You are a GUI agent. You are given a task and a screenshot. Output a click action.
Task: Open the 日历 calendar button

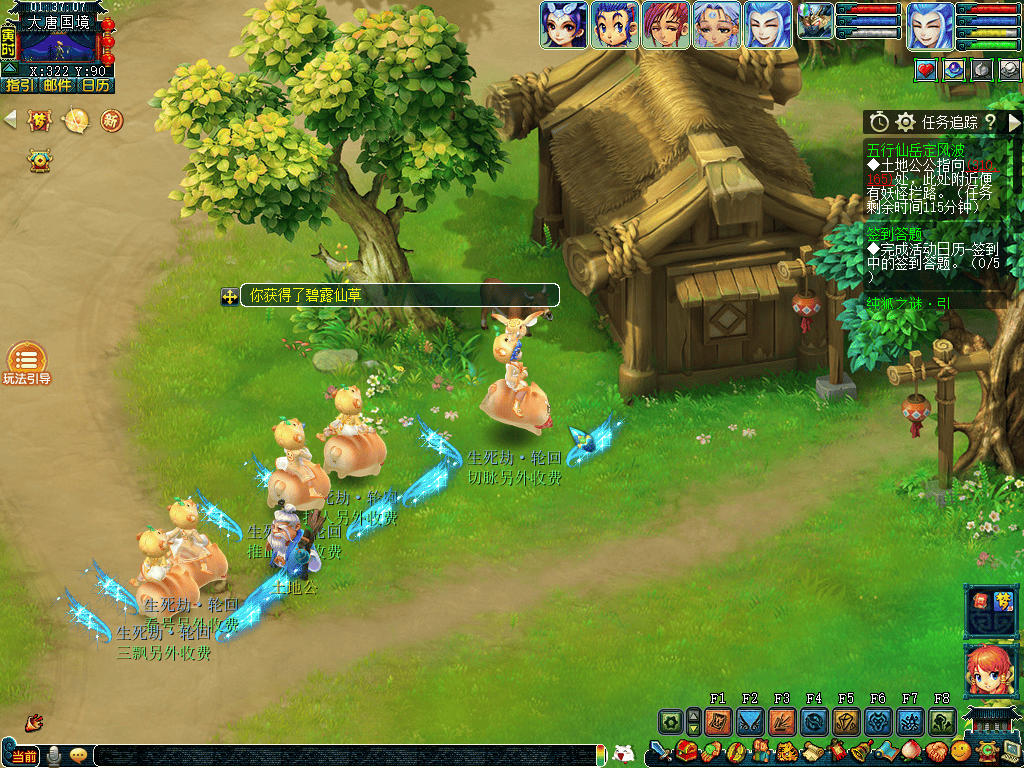point(96,86)
